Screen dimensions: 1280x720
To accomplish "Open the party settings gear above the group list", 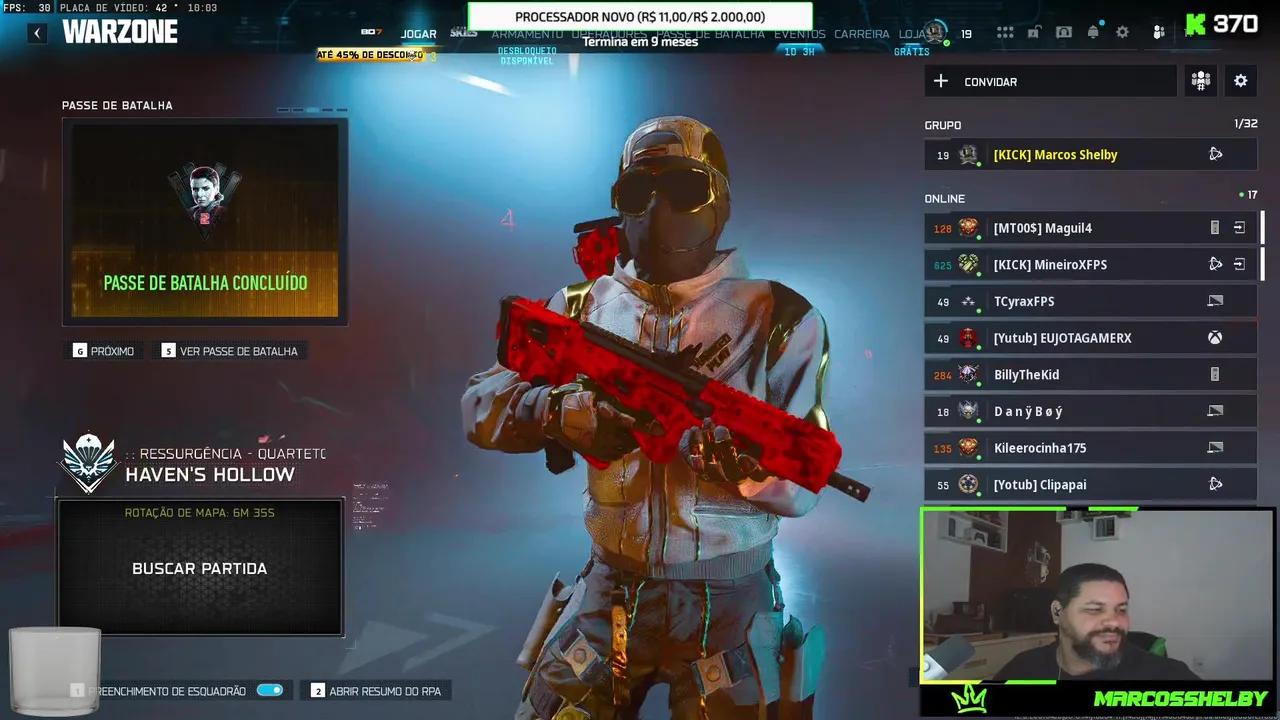I will click(1240, 81).
